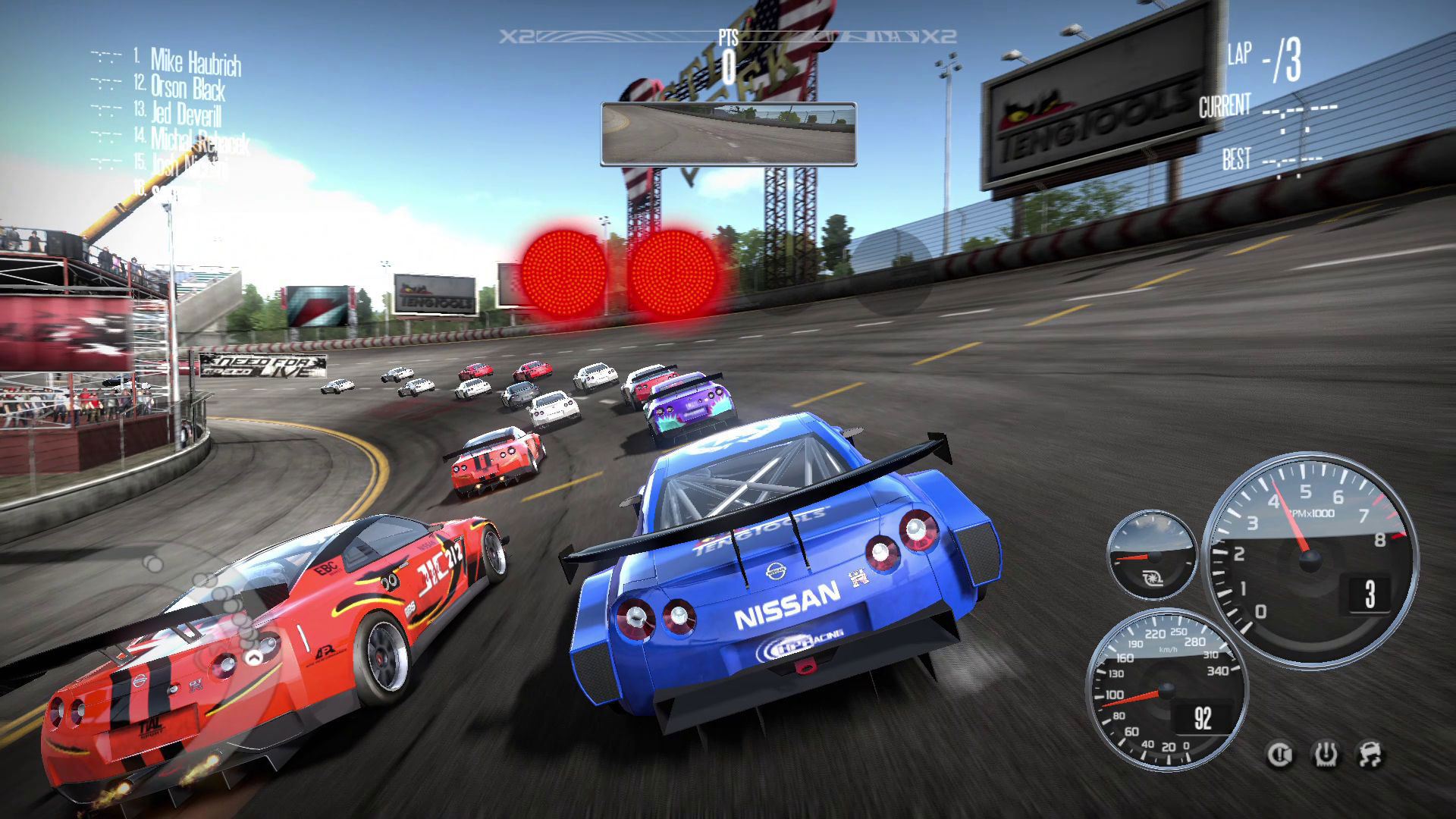Screen dimensions: 1456x819
Task: Click the tire pressure warning icon
Action: (x=1326, y=755)
